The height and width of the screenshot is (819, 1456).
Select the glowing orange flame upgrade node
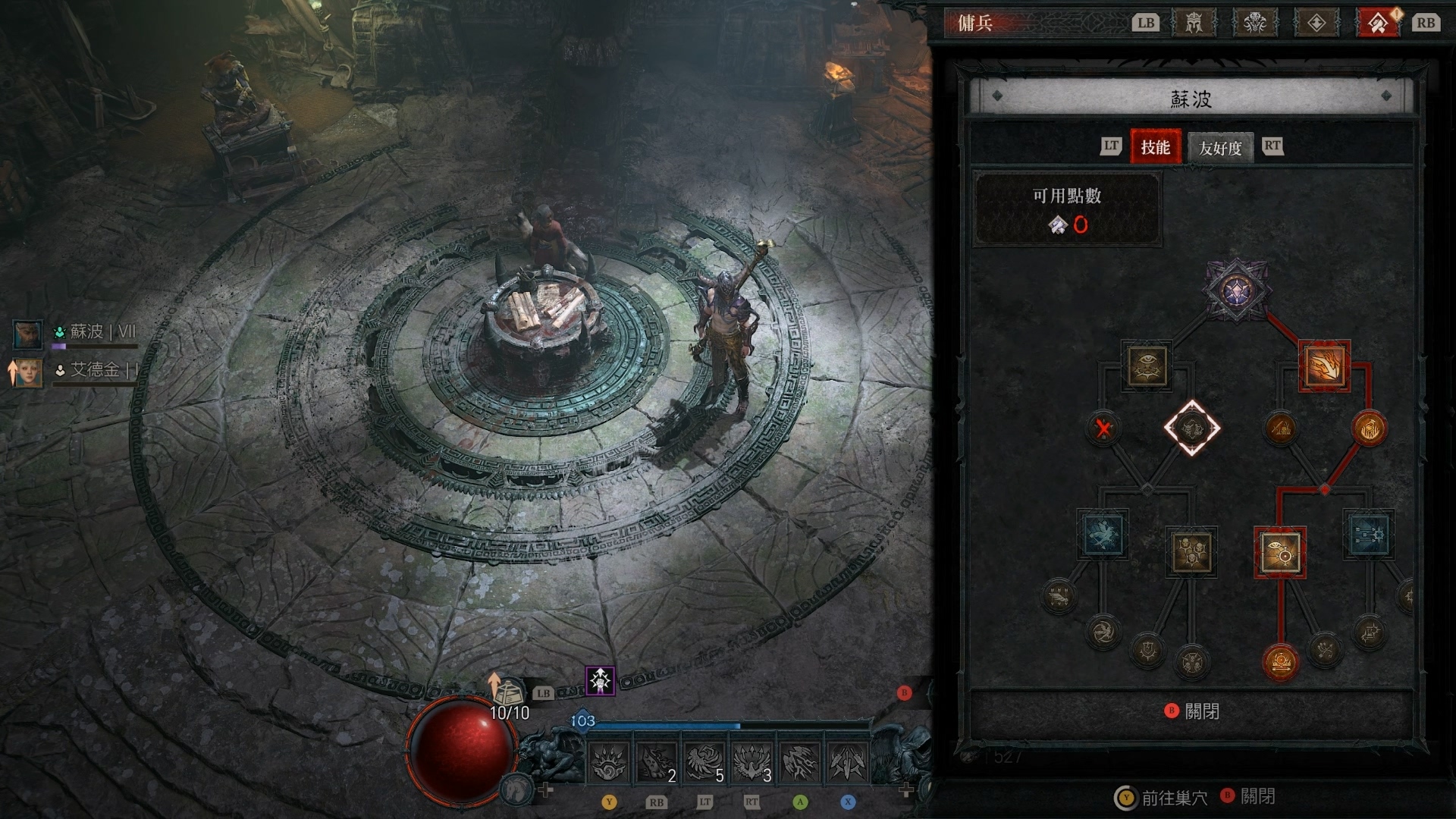coord(1369,428)
